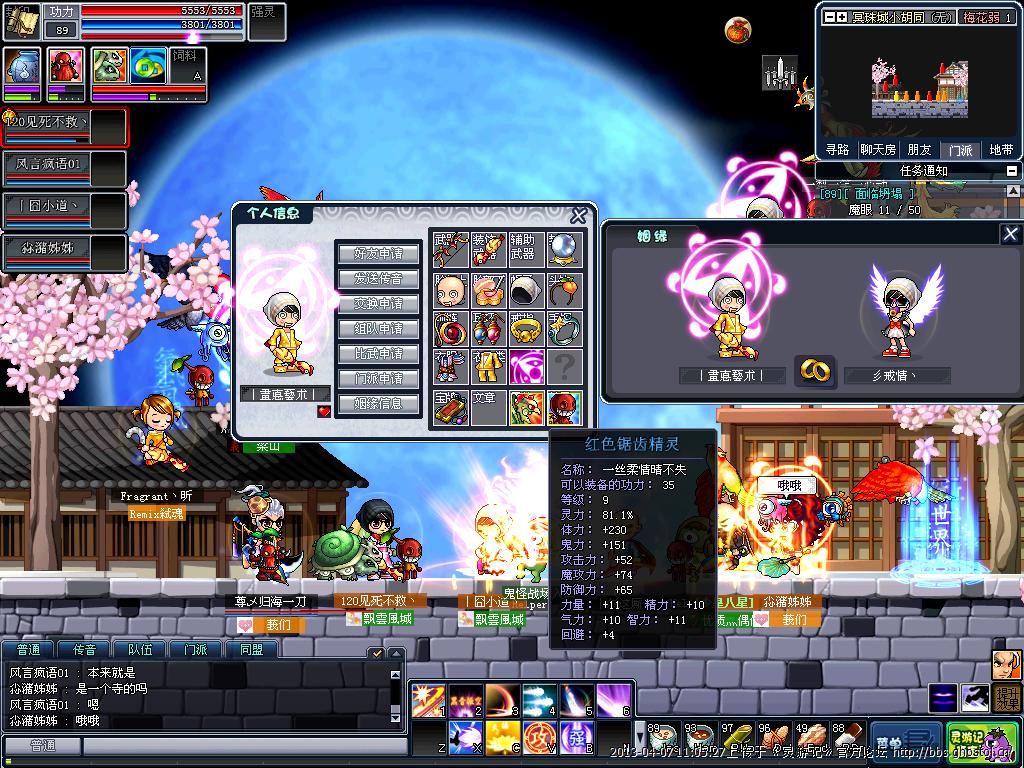This screenshot has height=768, width=1024.
Task: Select the red saw-tooth spirit pet slot
Action: 564,407
